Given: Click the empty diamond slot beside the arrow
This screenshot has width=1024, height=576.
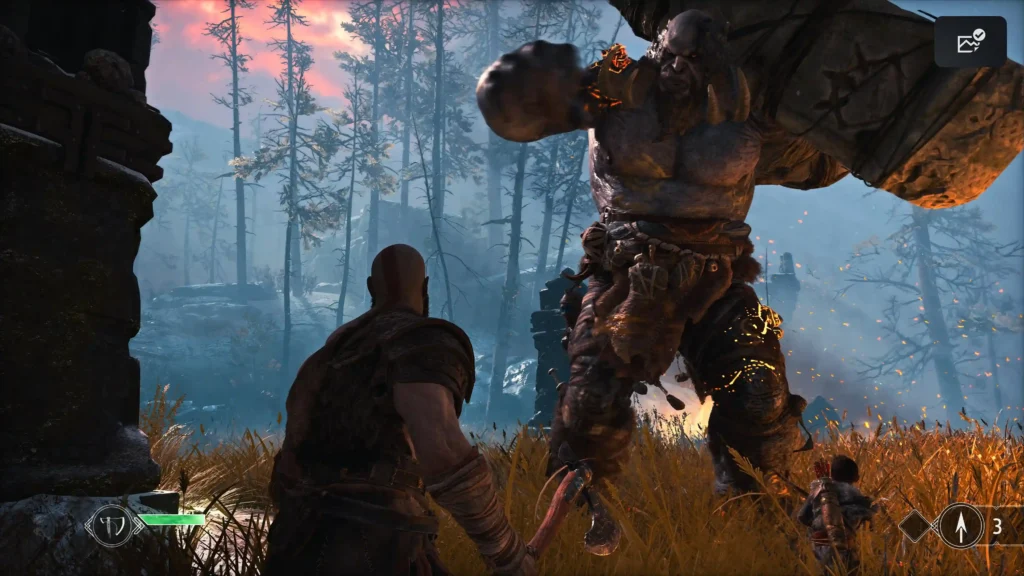Looking at the screenshot, I should coord(916,525).
